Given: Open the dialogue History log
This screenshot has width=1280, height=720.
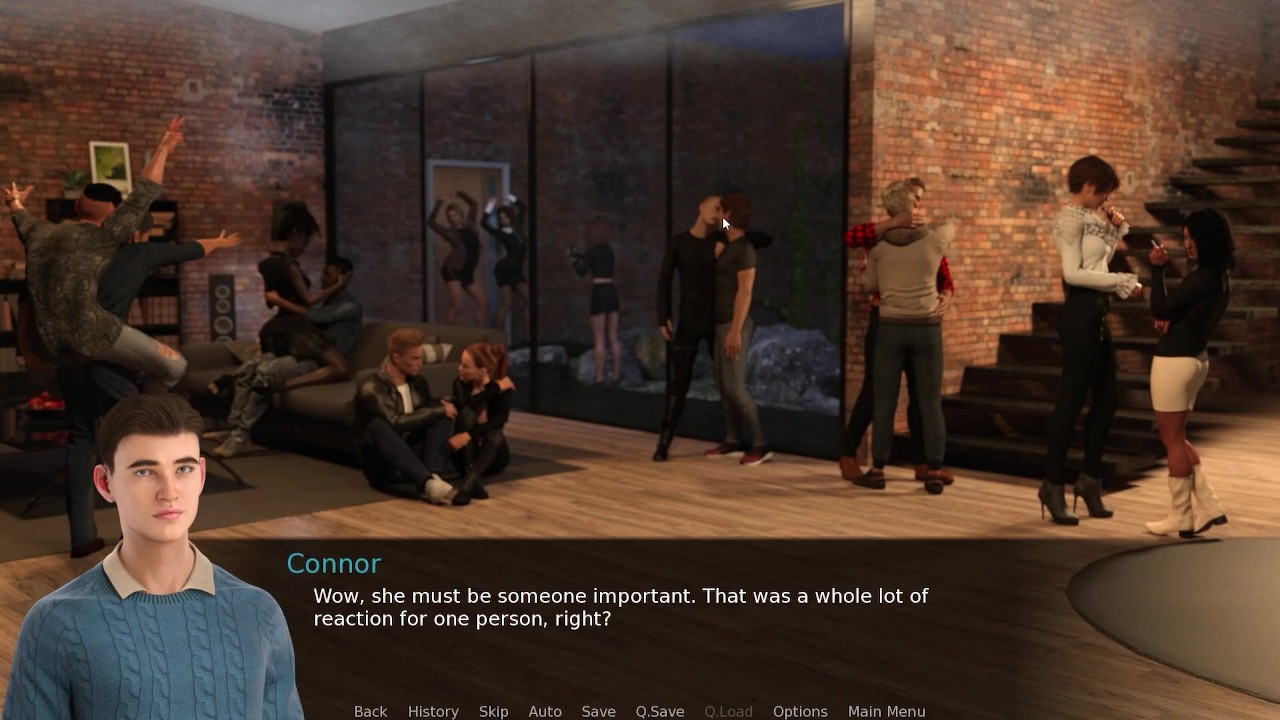Looking at the screenshot, I should pos(433,711).
